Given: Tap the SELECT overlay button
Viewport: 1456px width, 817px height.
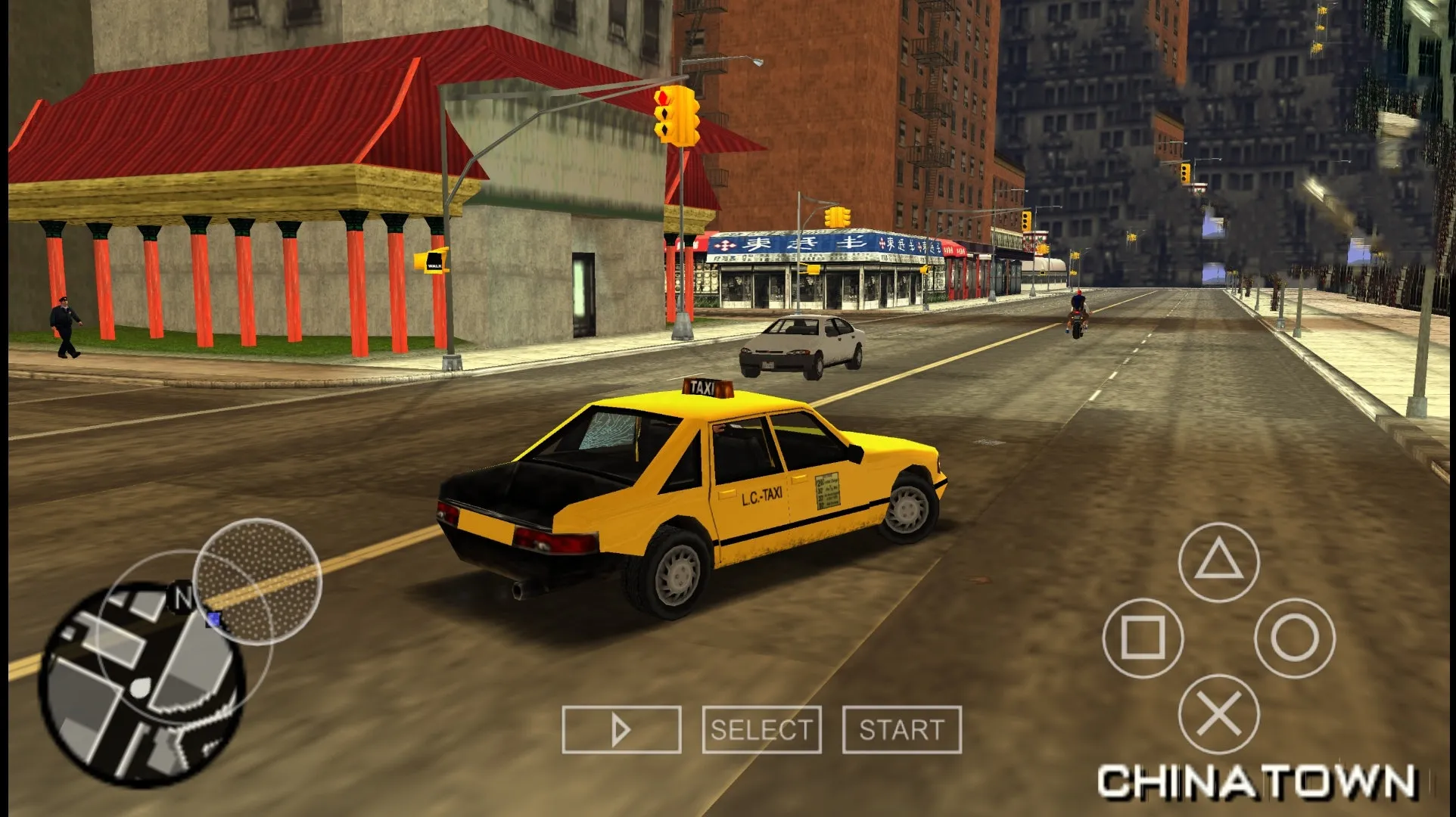Looking at the screenshot, I should click(761, 730).
